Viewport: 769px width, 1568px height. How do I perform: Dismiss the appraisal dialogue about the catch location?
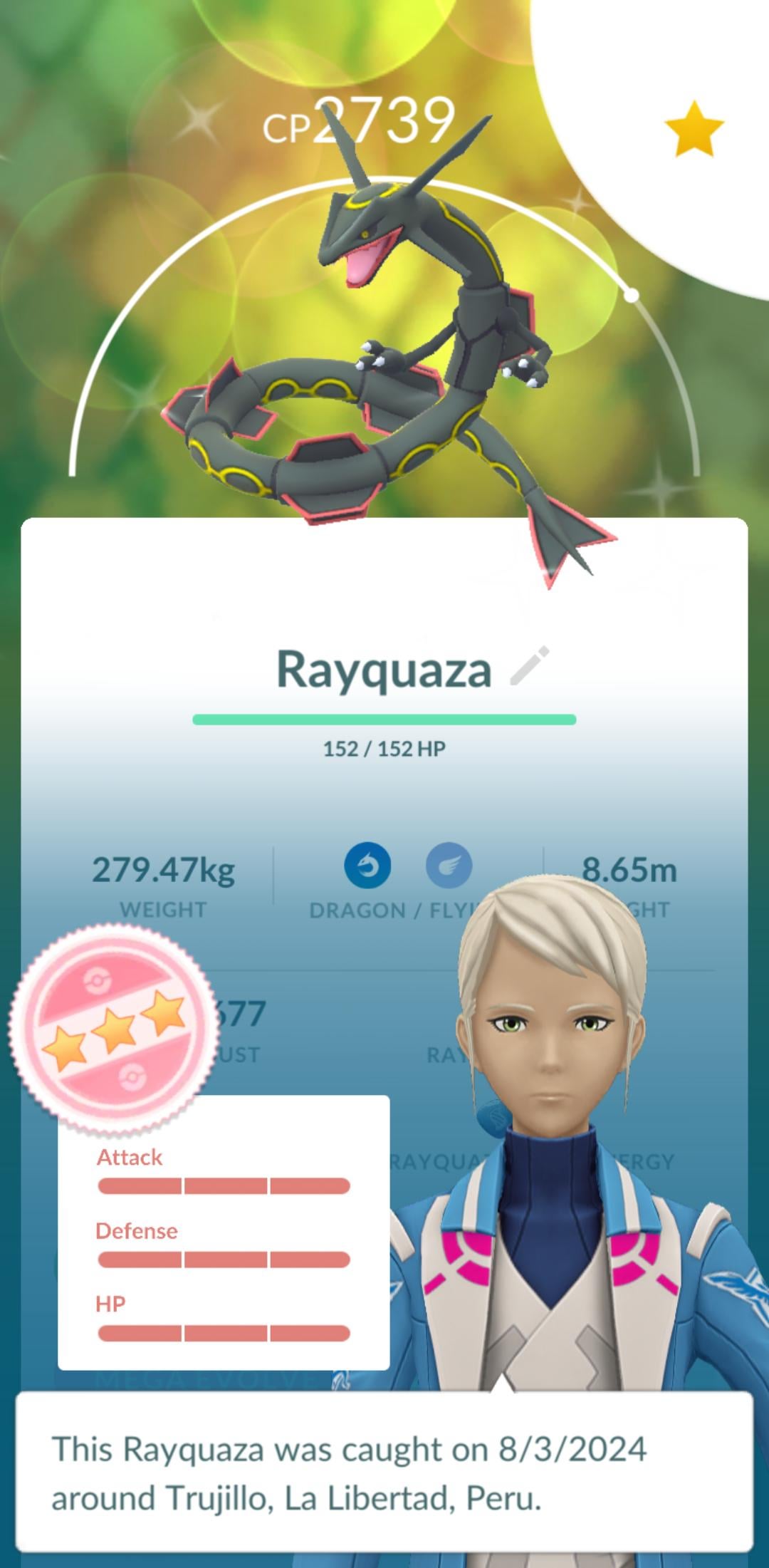click(x=384, y=1472)
